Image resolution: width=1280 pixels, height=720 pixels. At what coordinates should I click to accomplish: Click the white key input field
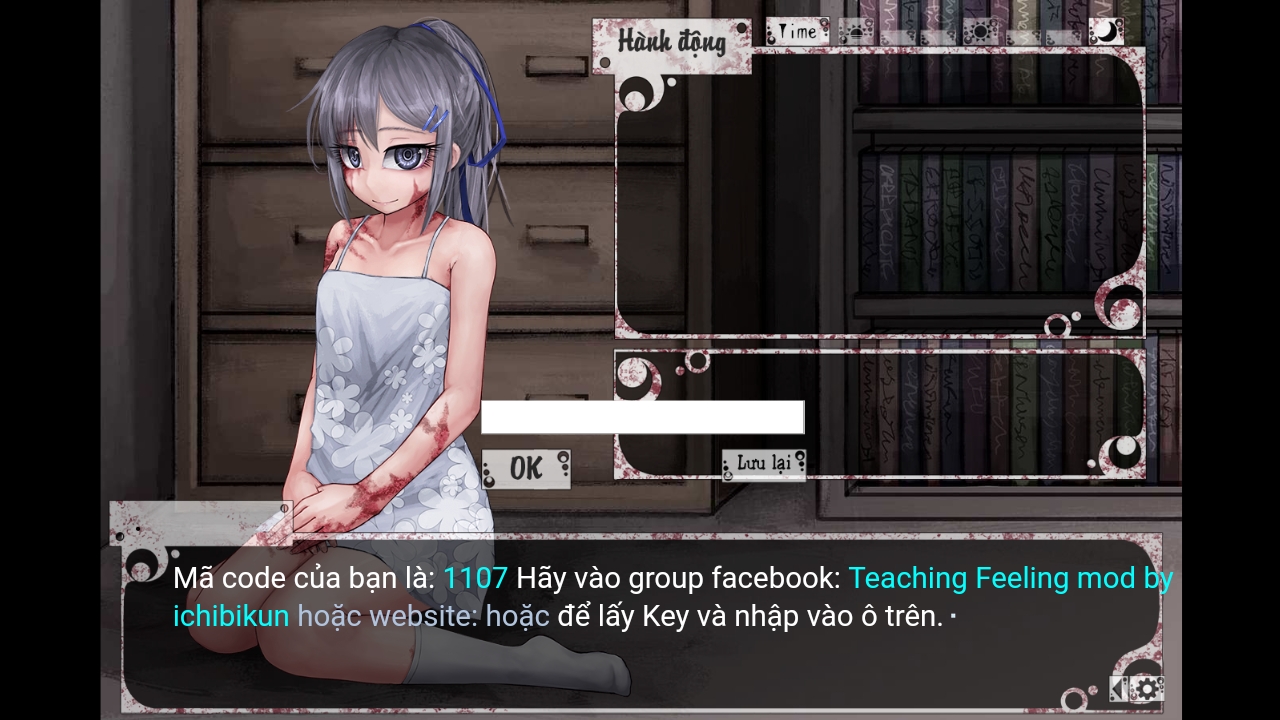[x=642, y=417]
